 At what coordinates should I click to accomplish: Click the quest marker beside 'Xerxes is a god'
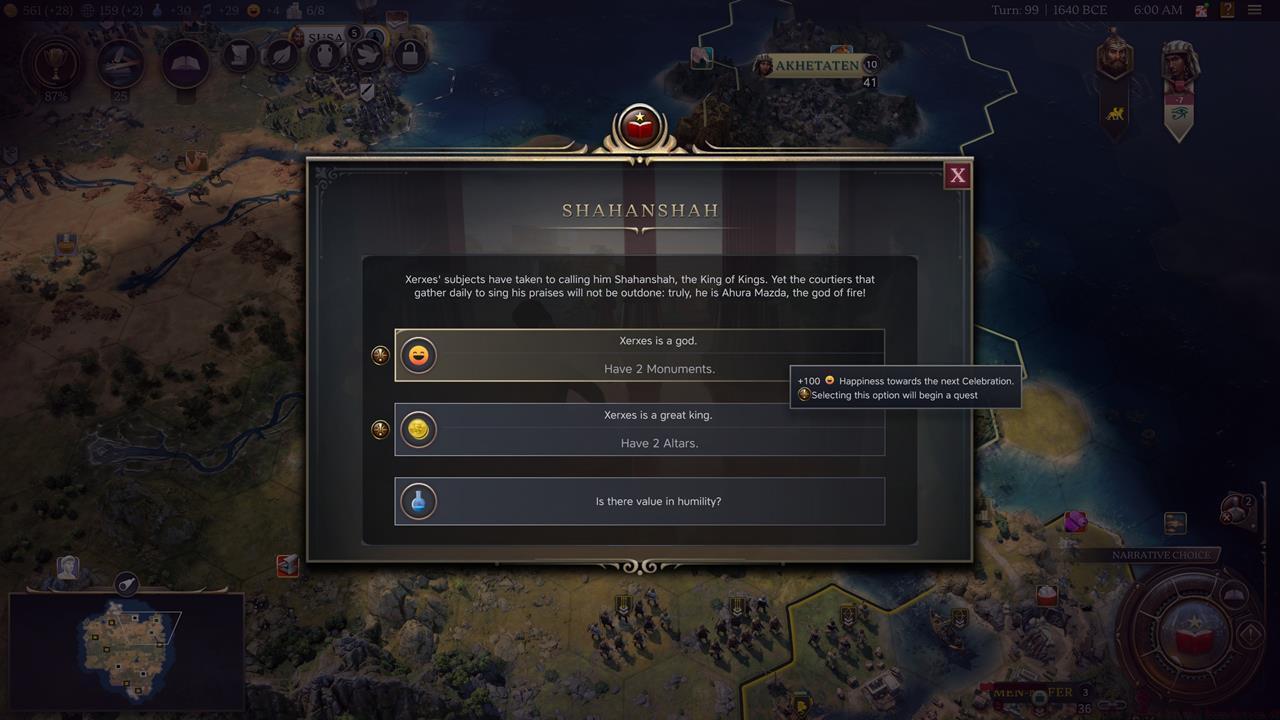coord(379,354)
